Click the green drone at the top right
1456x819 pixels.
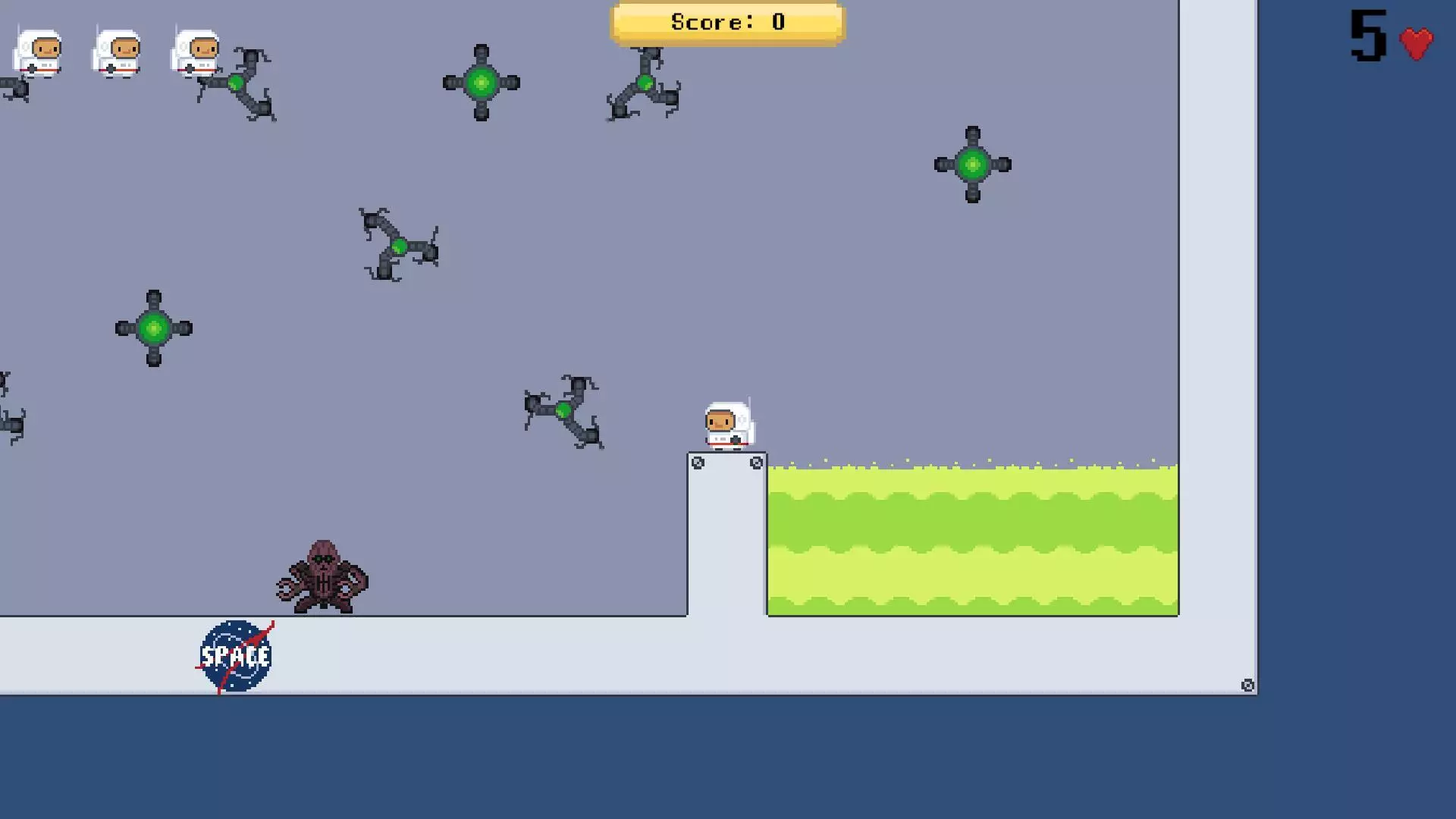click(973, 165)
